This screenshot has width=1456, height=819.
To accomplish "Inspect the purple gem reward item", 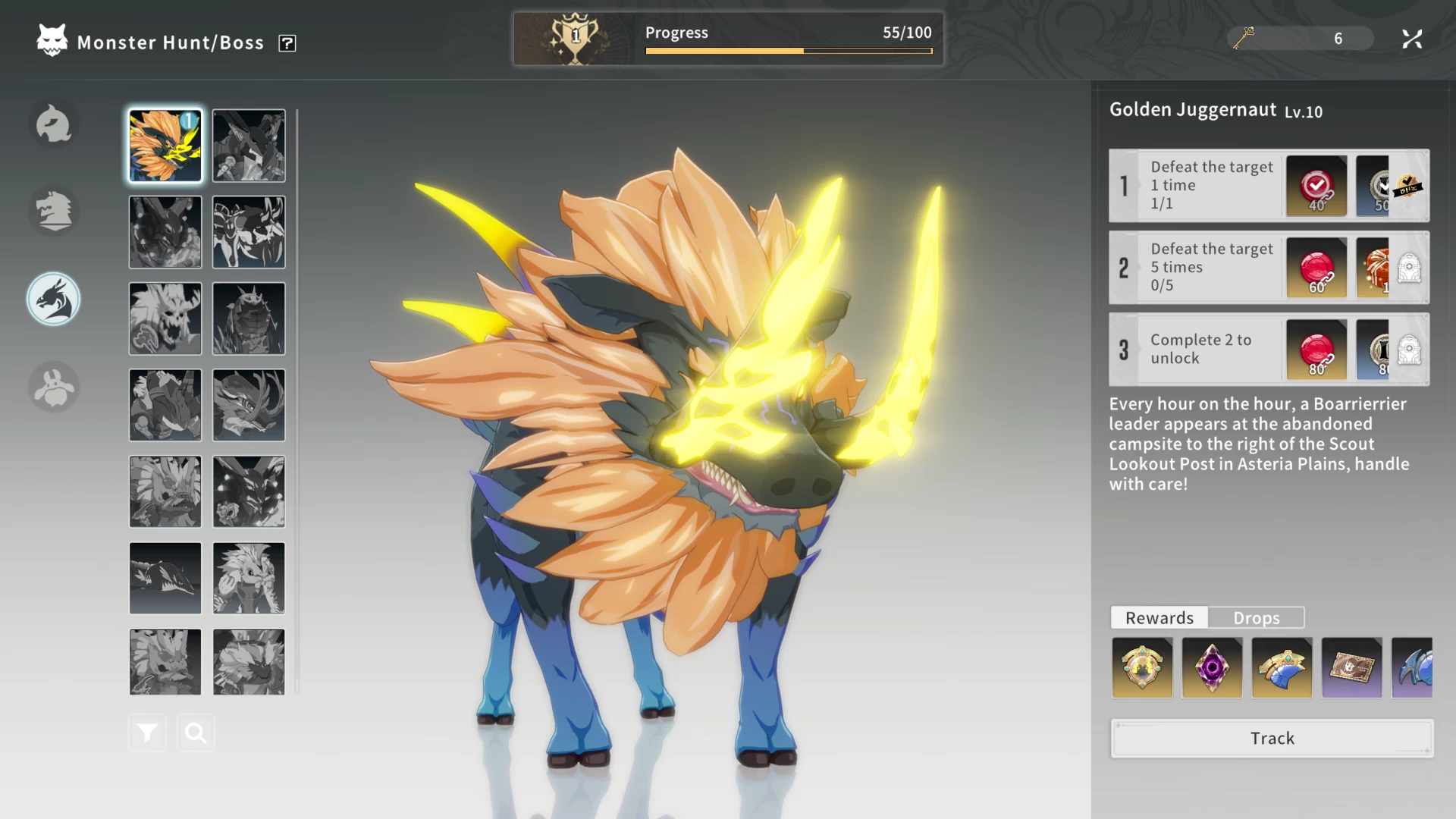I will point(1212,667).
